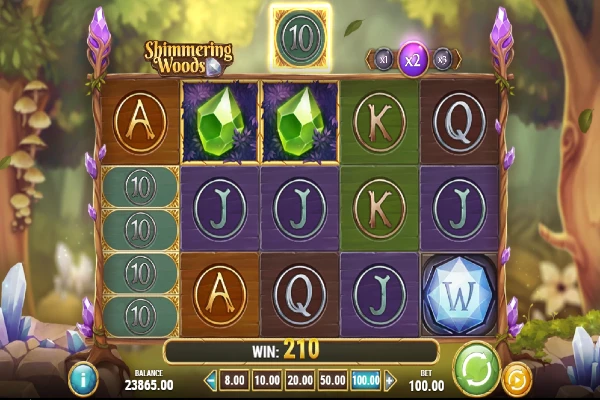
Task: Pick the 50.00 bet option
Action: [332, 381]
